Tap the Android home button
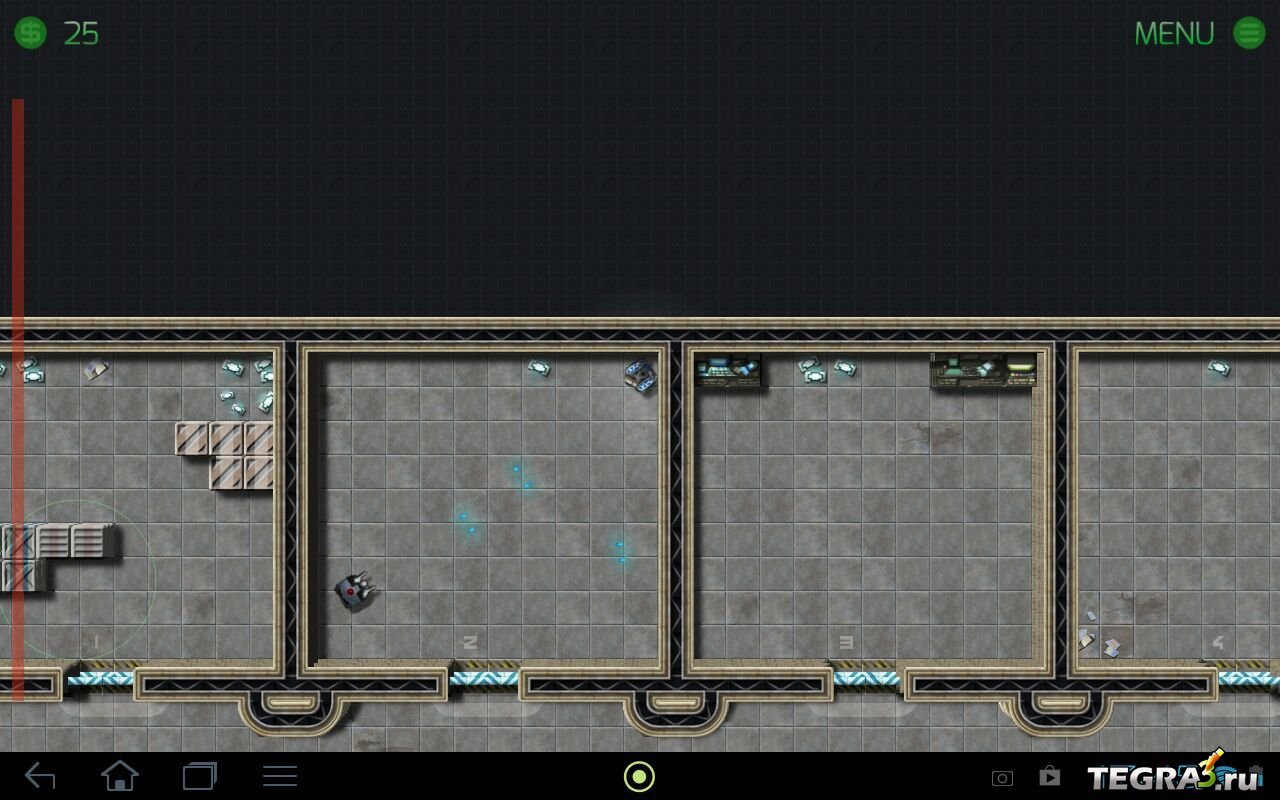Image resolution: width=1280 pixels, height=800 pixels. [x=120, y=775]
